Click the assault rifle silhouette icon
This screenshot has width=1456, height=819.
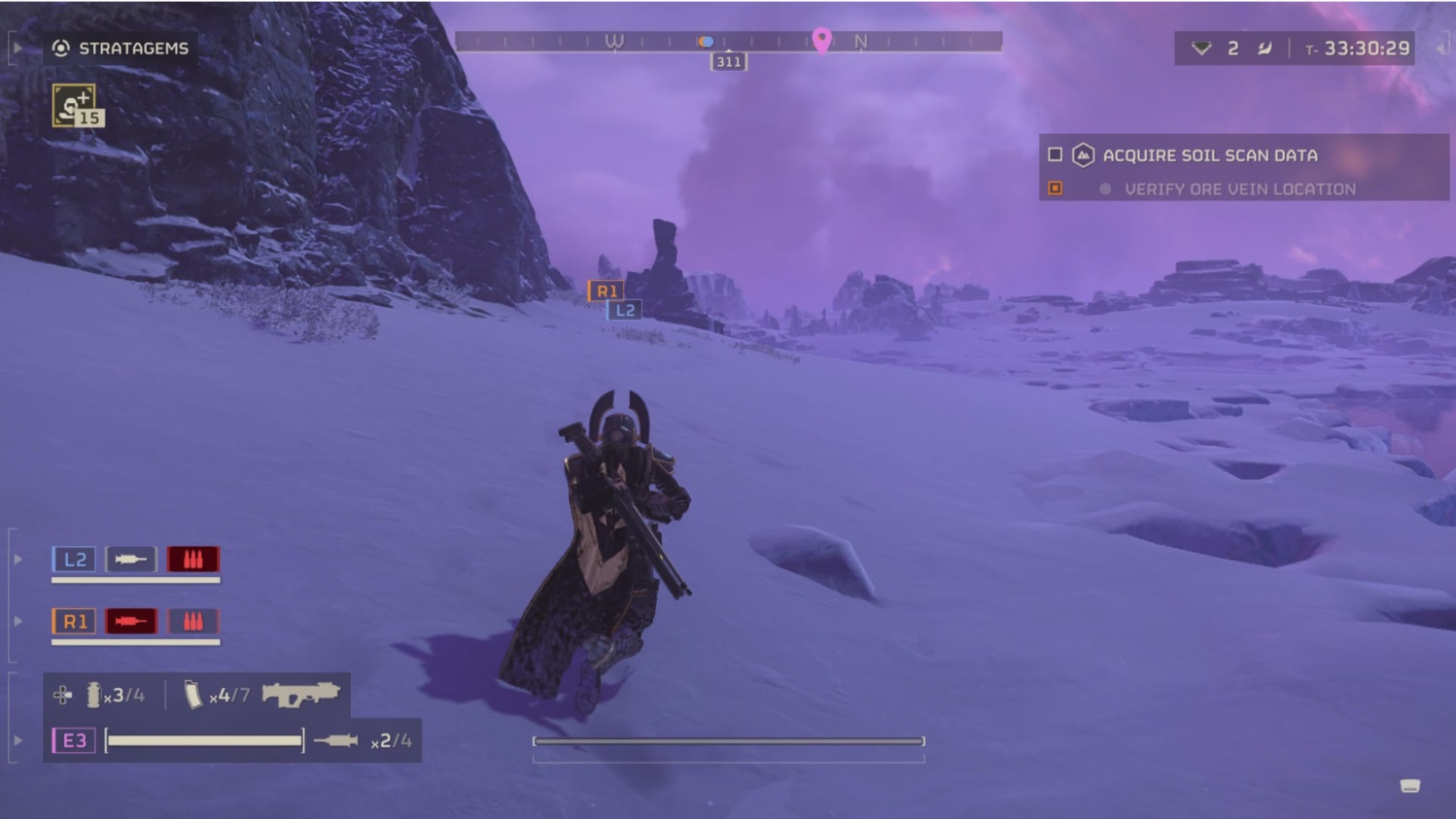click(303, 695)
